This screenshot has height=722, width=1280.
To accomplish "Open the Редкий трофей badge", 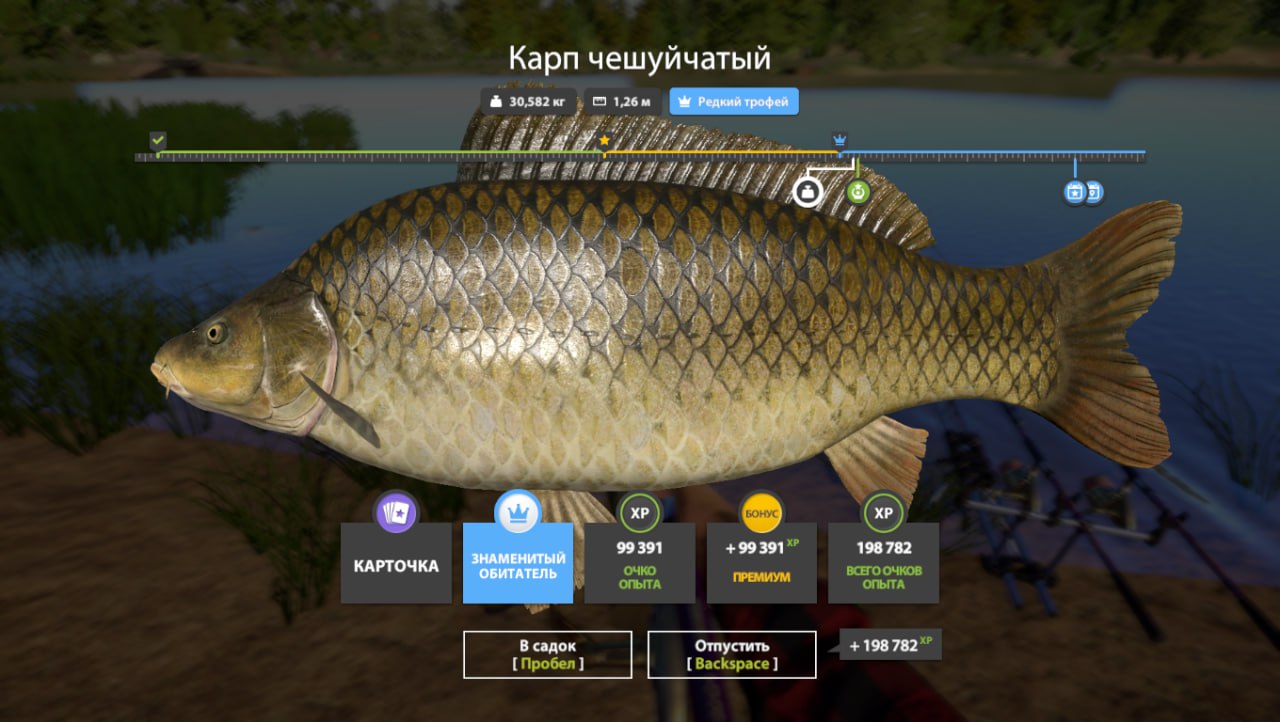I will point(733,101).
